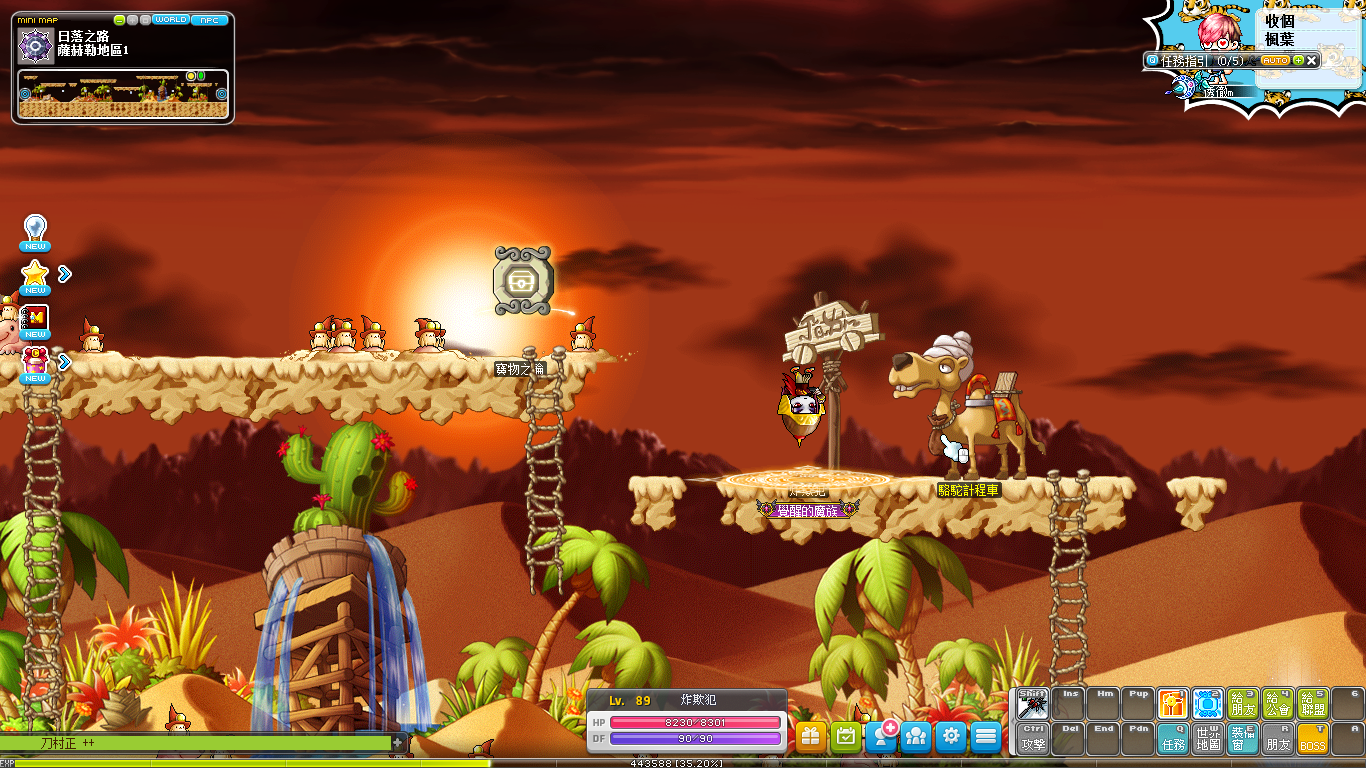Viewport: 1366px width, 768px height.
Task: Open the WORLD map from minimap
Action: tap(170, 20)
